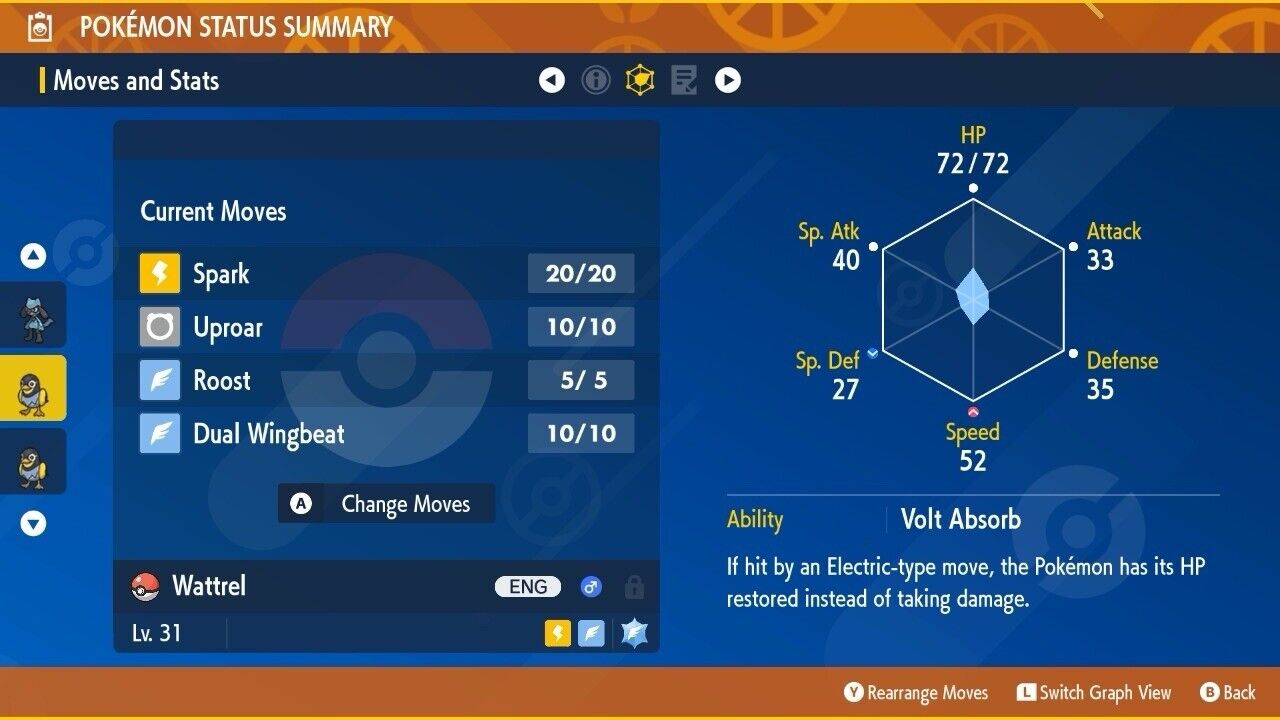The image size is (1280, 720).
Task: Select the bottom party Pokémon thumbnail
Action: coord(33,461)
